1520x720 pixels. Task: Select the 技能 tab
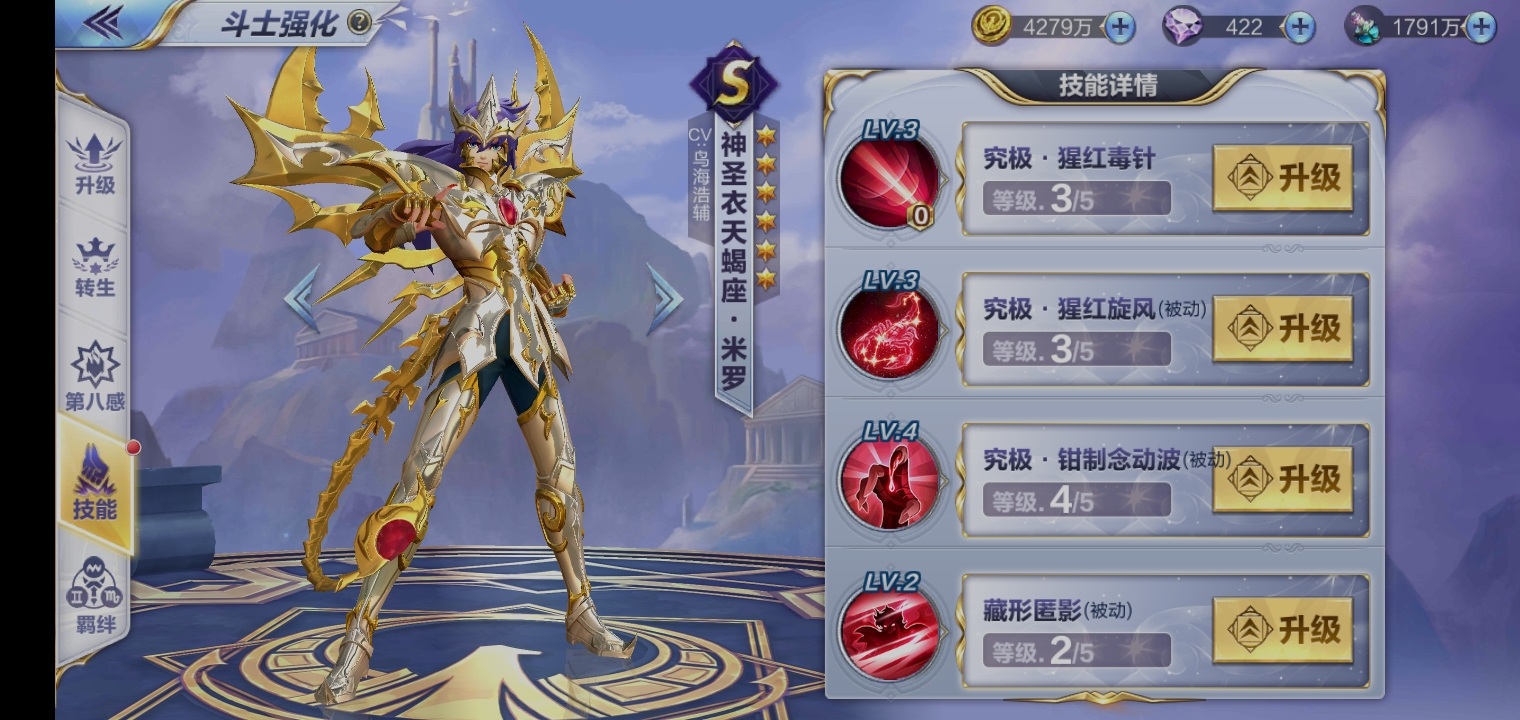[95, 484]
